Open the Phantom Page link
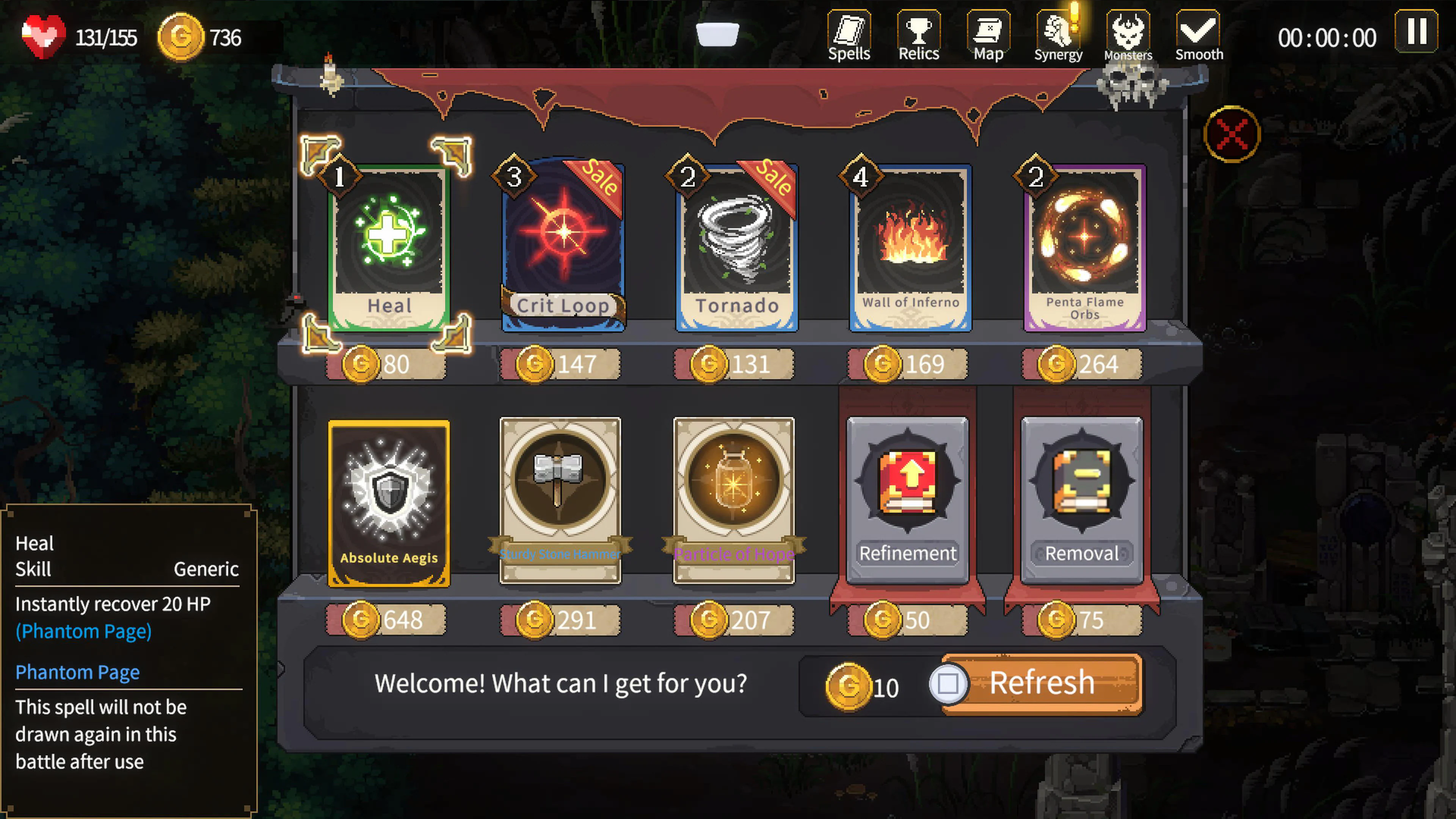This screenshot has height=819, width=1456. tap(77, 672)
